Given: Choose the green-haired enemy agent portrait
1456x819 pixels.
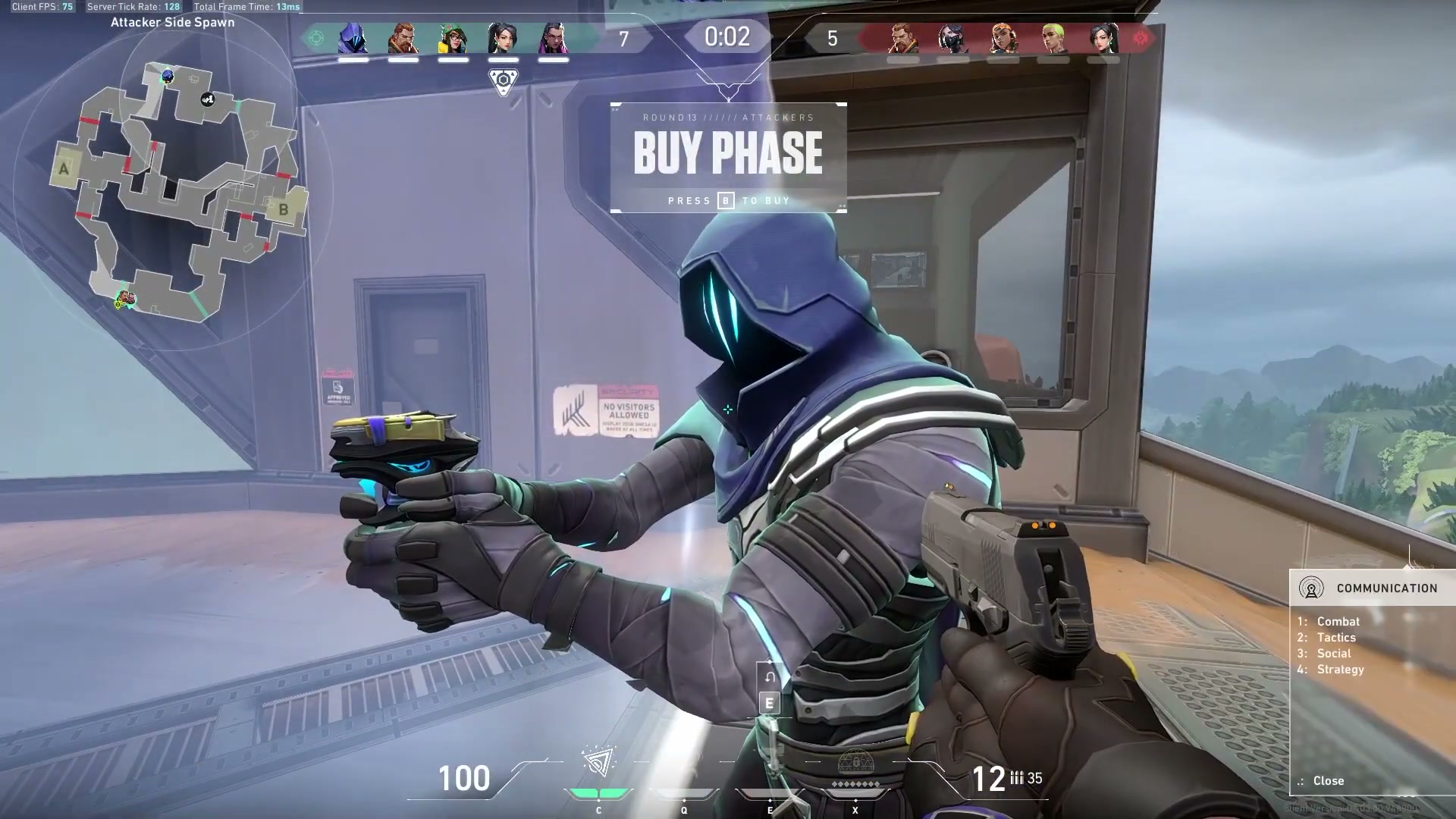Looking at the screenshot, I should coord(1053,38).
